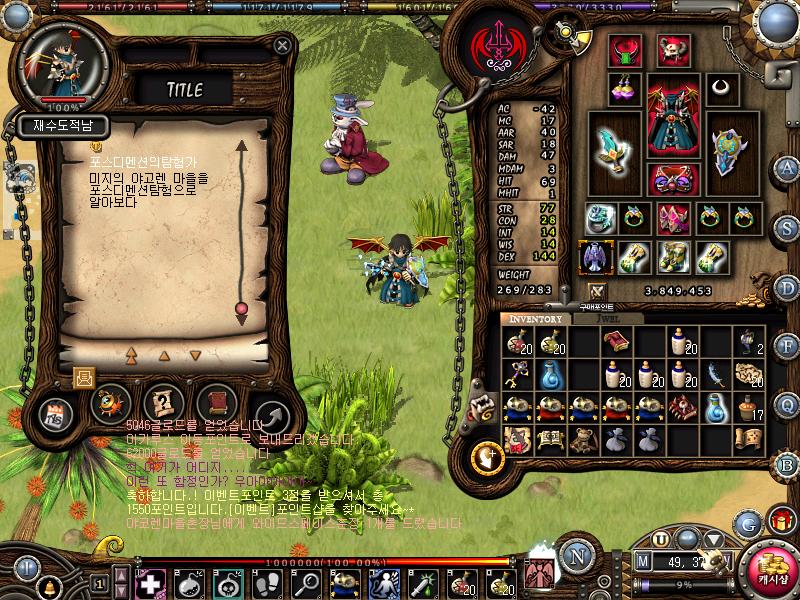800x600 pixels.
Task: Click the round N button
Action: click(575, 556)
